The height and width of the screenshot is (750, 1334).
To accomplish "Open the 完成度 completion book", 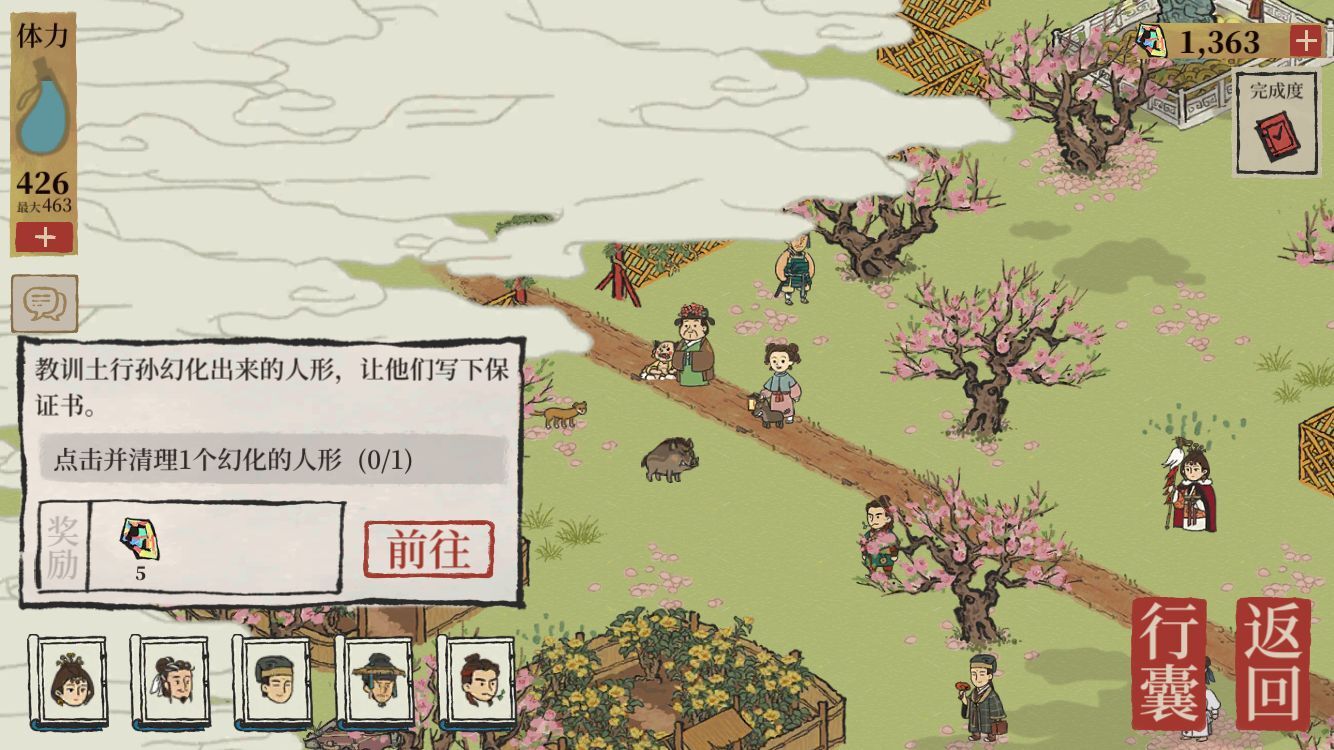I will [x=1276, y=124].
